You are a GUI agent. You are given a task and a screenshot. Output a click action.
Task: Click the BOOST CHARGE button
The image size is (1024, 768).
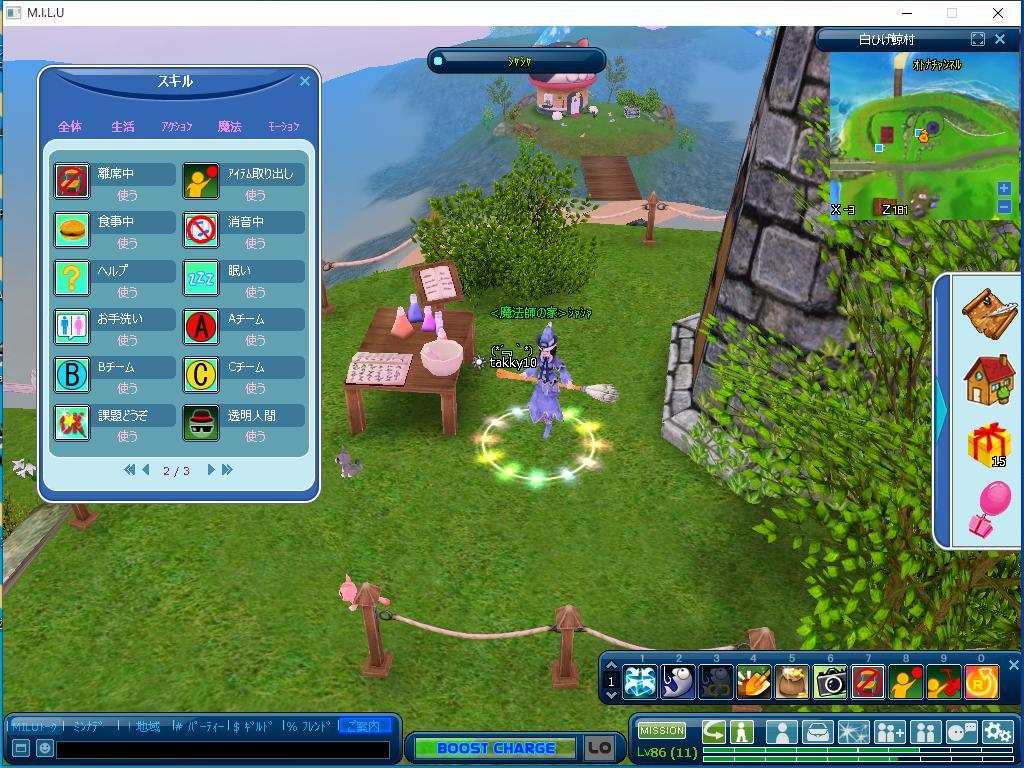pos(495,748)
